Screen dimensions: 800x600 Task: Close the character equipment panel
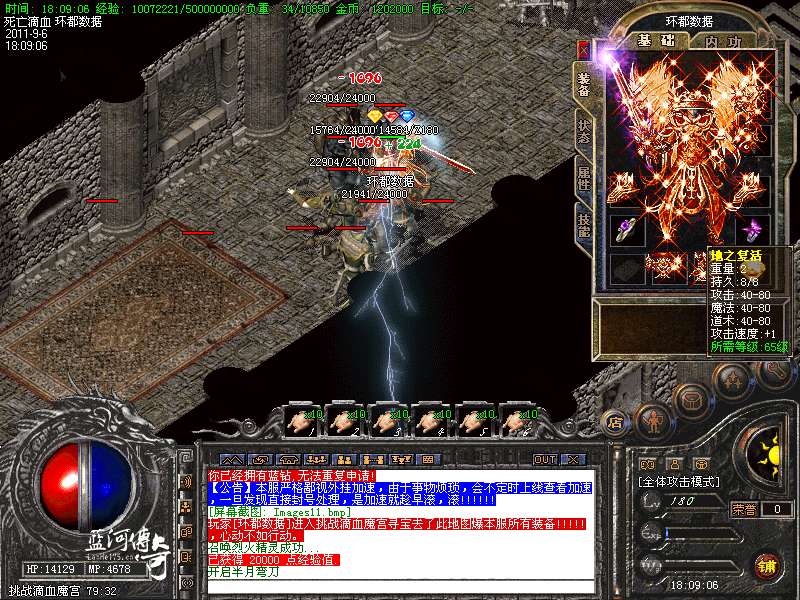(584, 49)
